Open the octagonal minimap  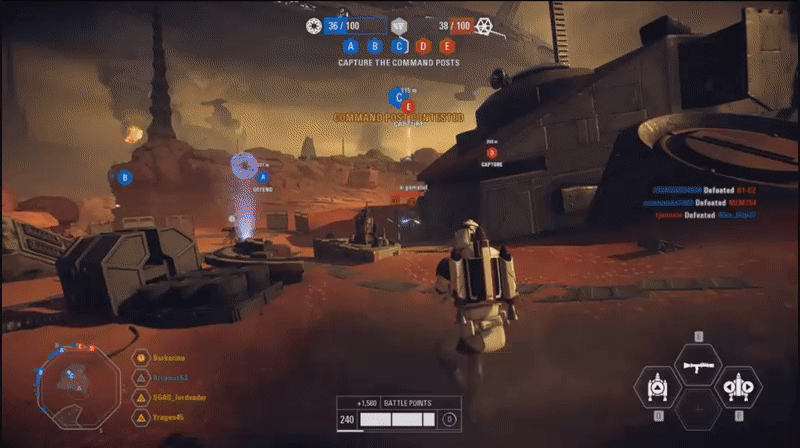coord(74,378)
